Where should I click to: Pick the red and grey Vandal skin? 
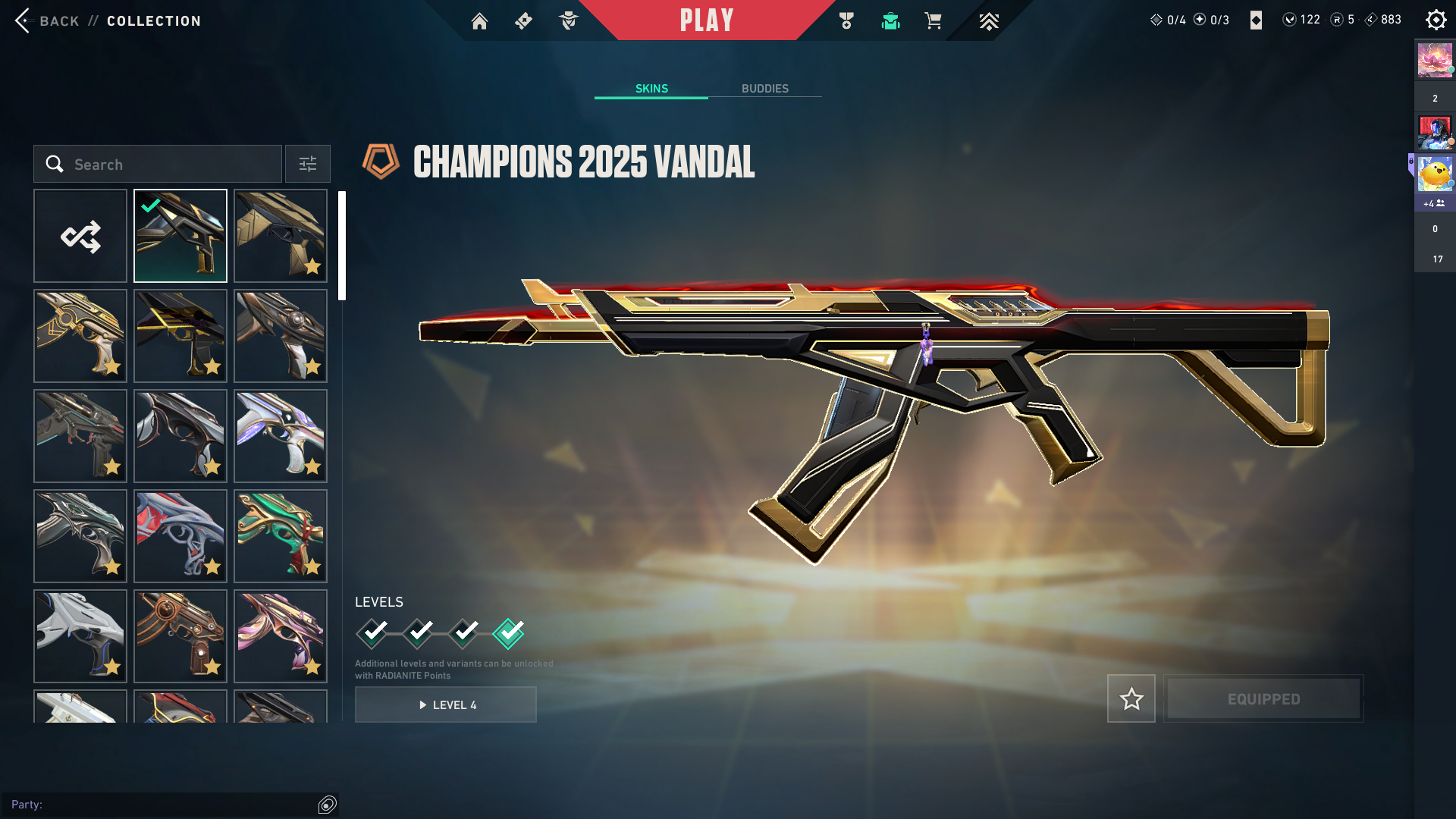click(180, 536)
